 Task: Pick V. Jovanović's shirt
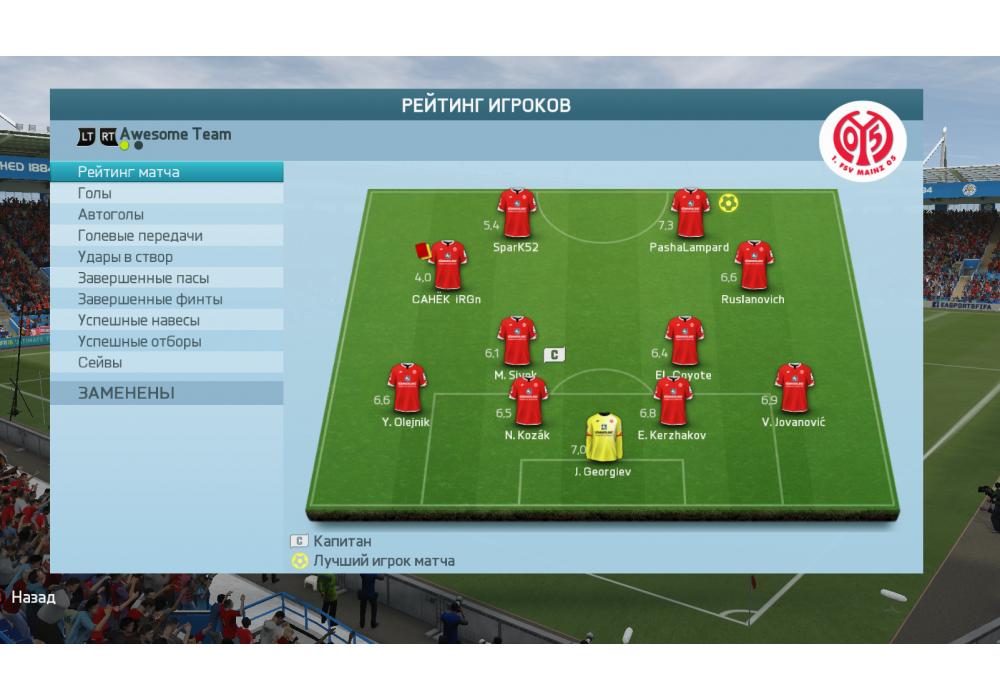[x=794, y=388]
